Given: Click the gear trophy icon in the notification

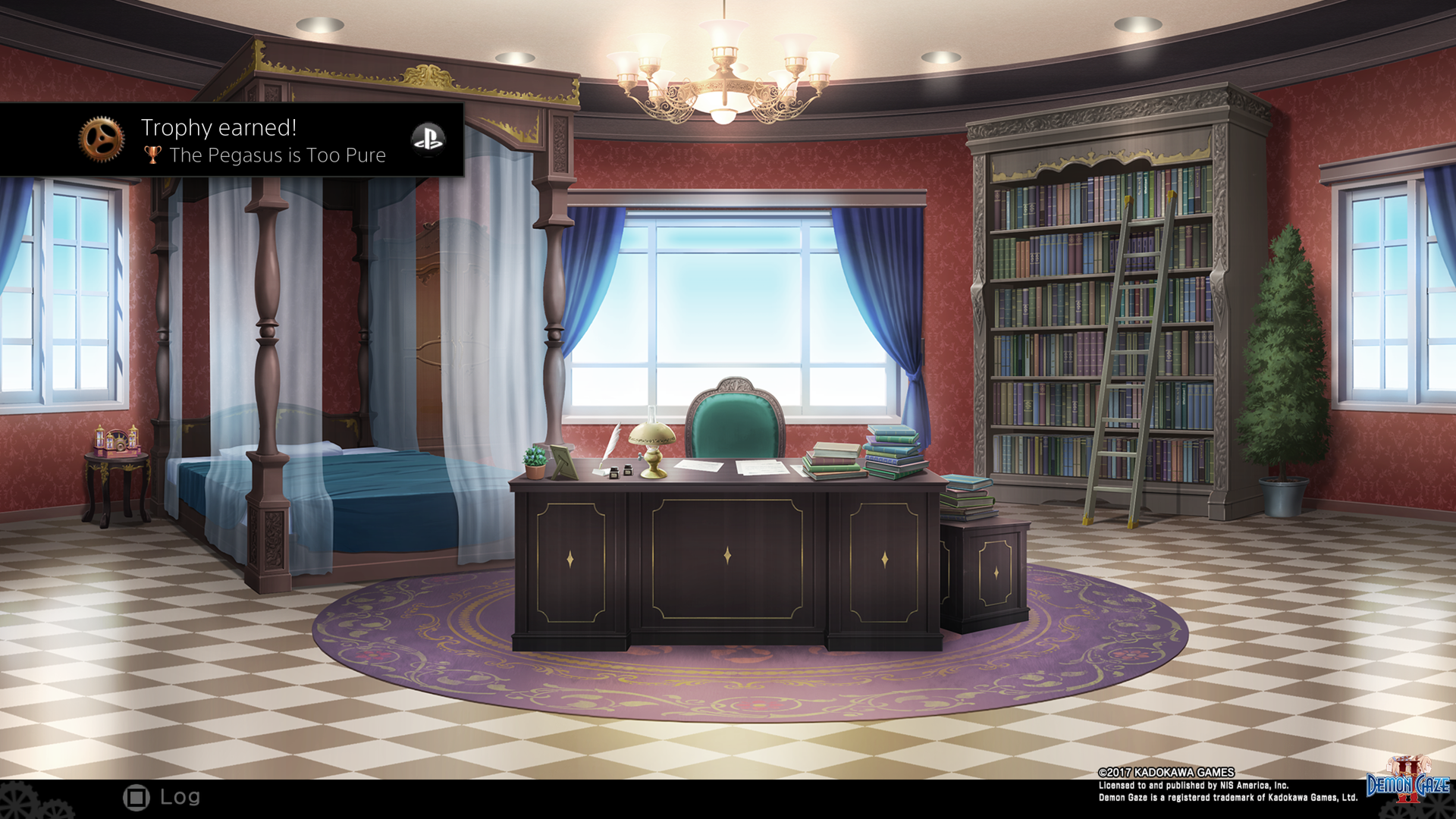Looking at the screenshot, I should click(103, 139).
